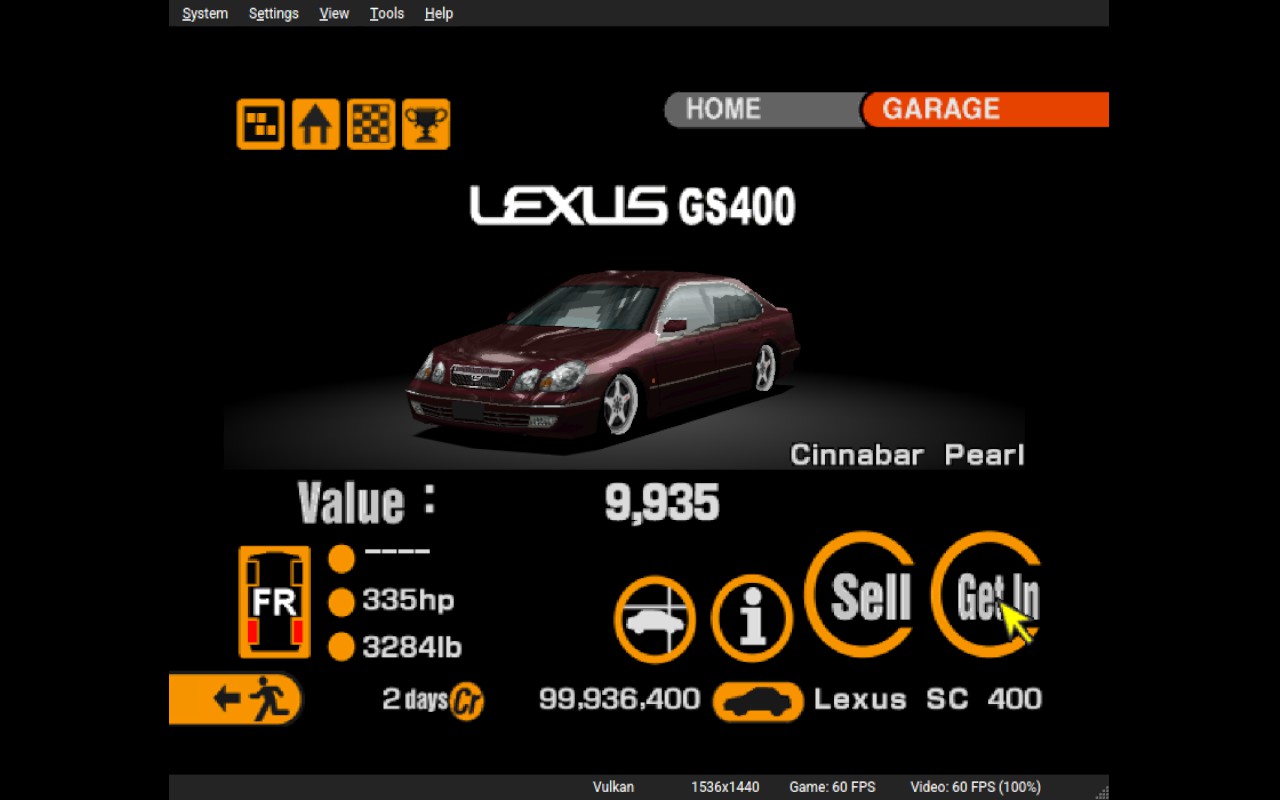Viewport: 1280px width, 800px height.
Task: Open the emulator System menu
Action: pos(205,13)
